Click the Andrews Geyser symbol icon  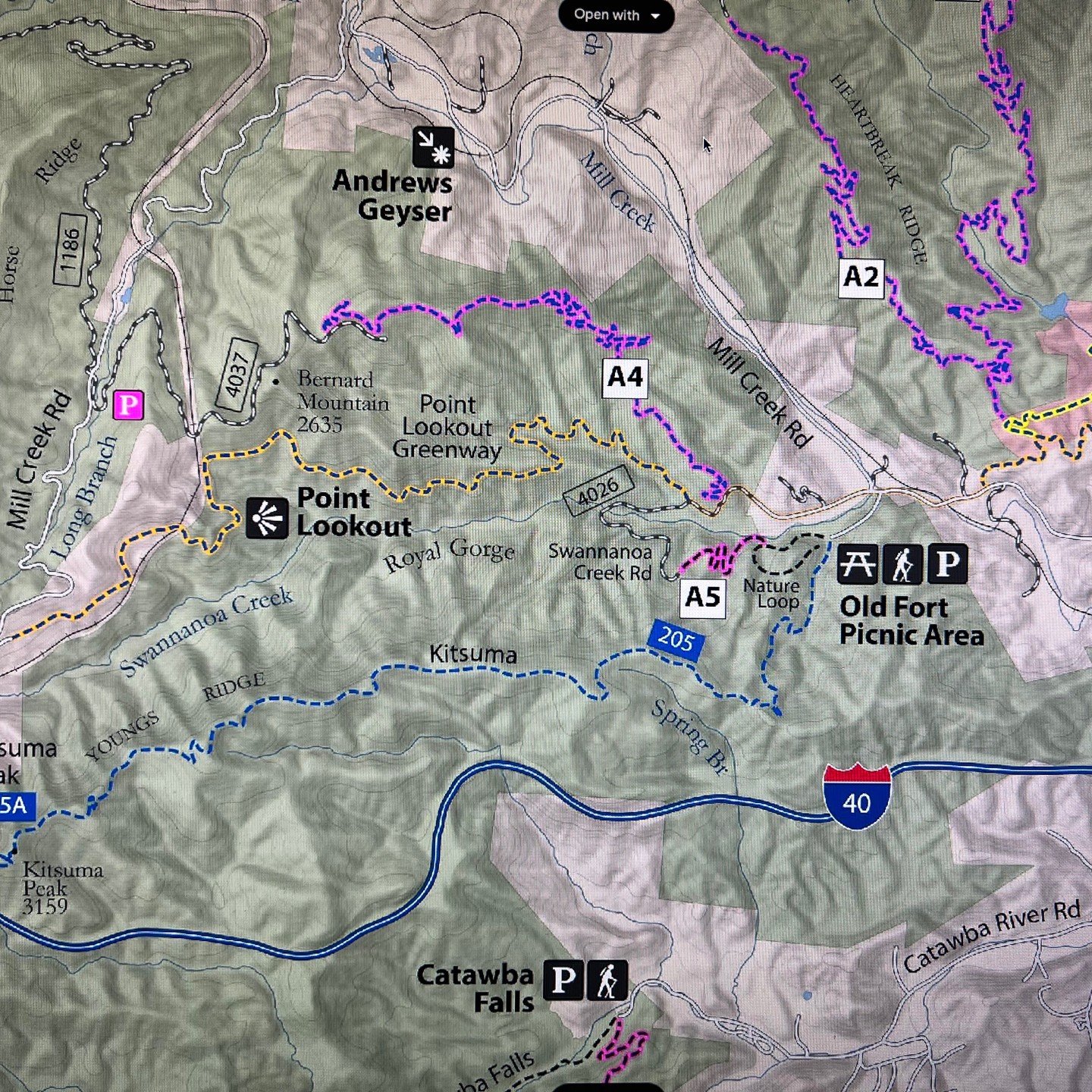click(x=433, y=147)
